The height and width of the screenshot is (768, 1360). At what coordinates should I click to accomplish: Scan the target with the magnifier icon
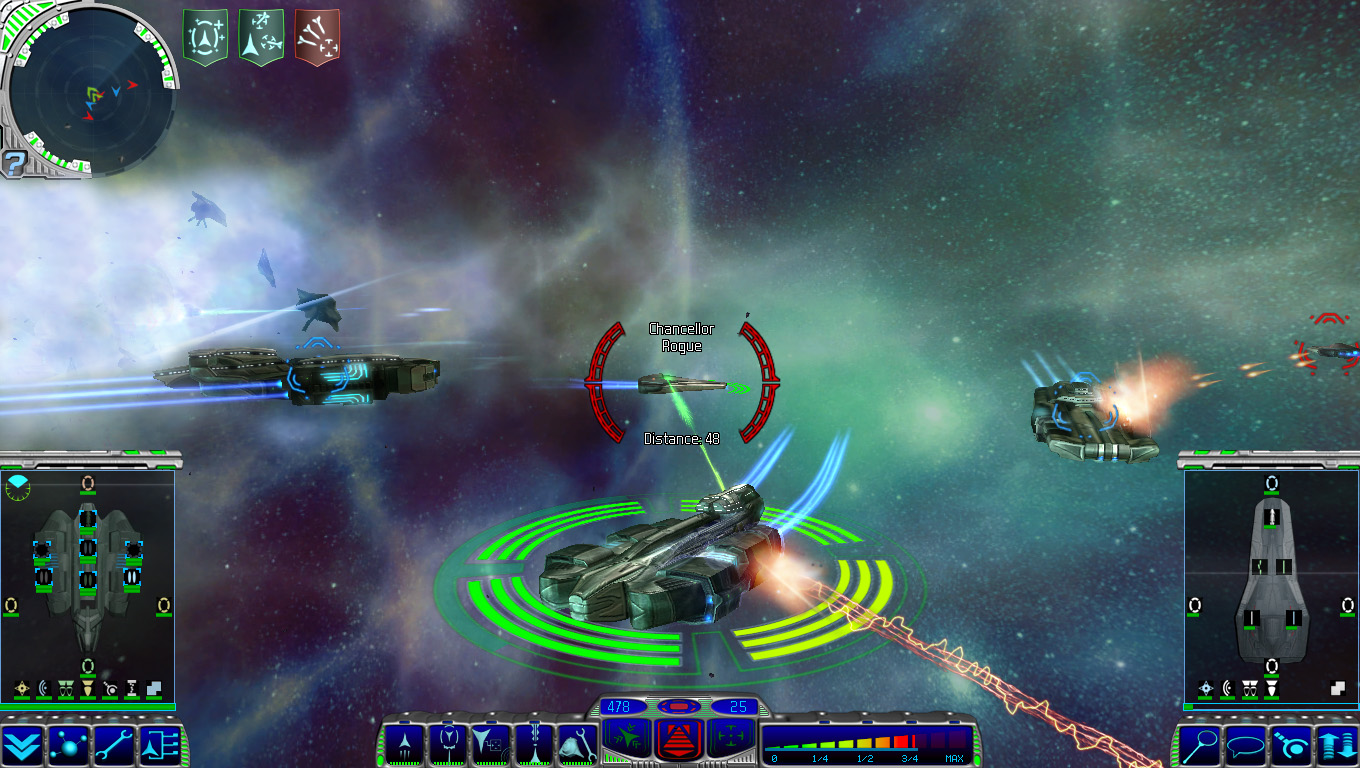pos(1199,743)
